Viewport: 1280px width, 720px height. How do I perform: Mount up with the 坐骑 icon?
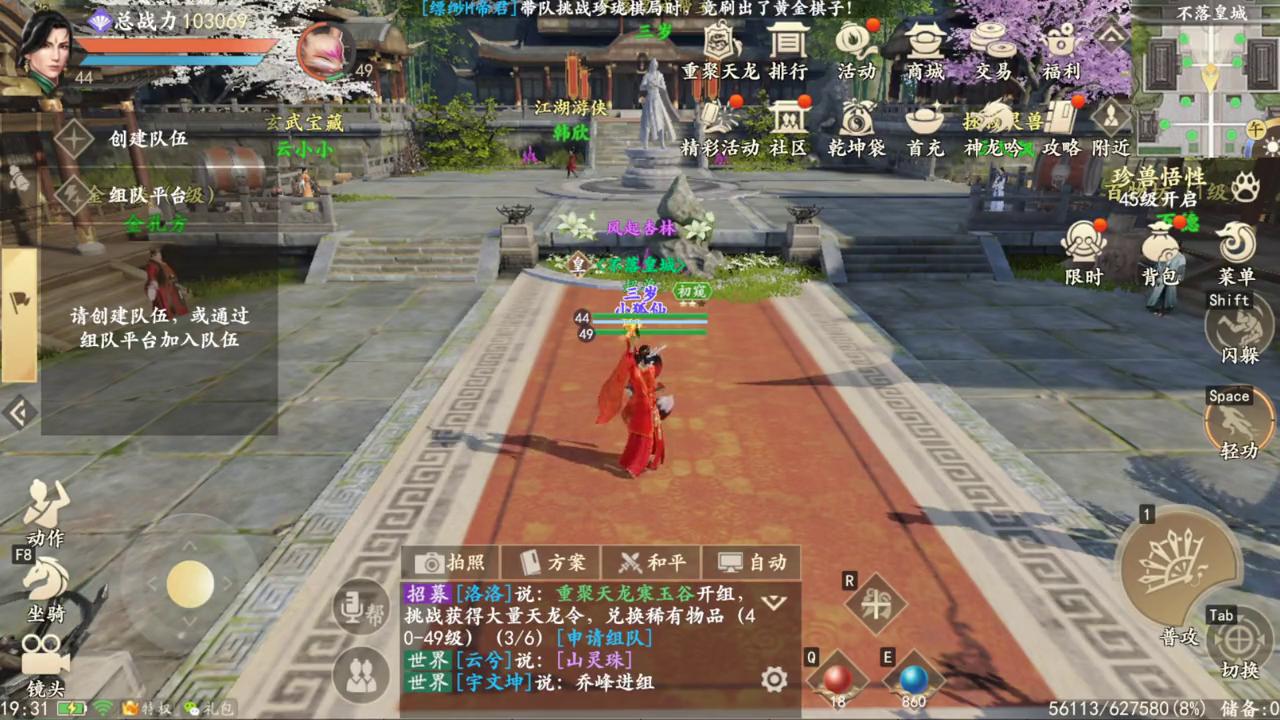(x=46, y=584)
